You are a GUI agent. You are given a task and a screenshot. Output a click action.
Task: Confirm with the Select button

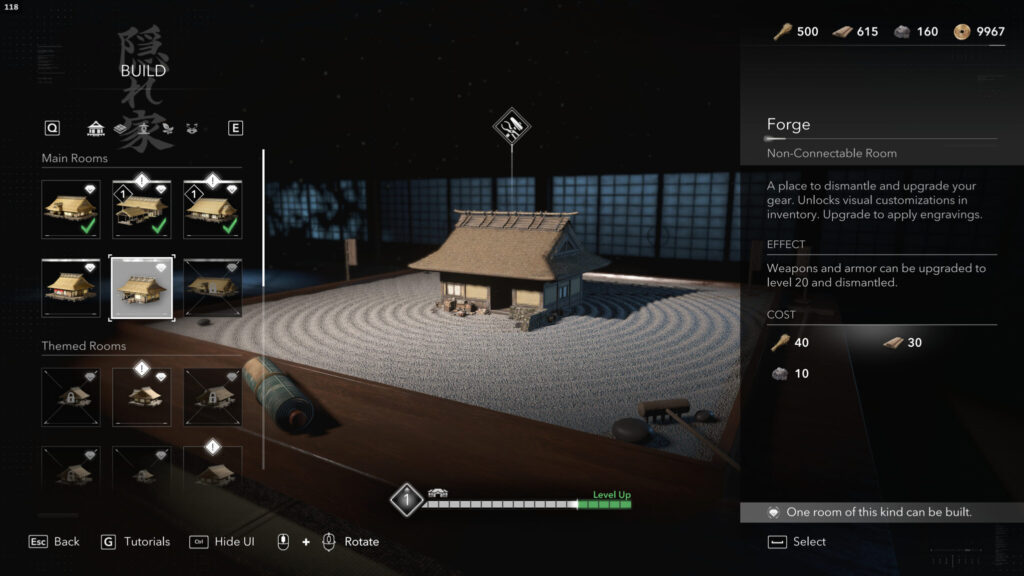798,541
